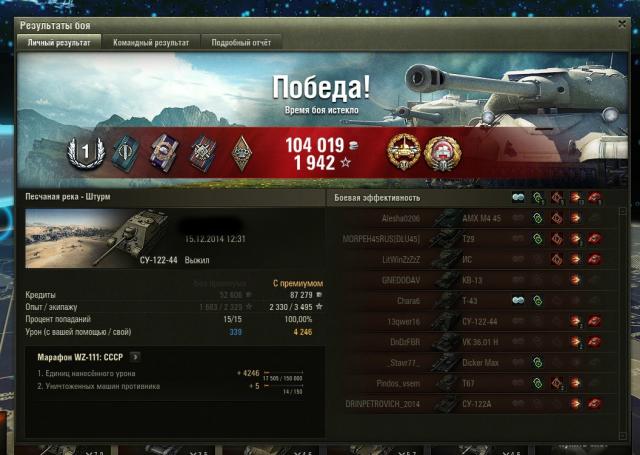The width and height of the screenshot is (640, 455).
Task: Select the DnDzFBR VK 36.01 H row
Action: [470, 341]
